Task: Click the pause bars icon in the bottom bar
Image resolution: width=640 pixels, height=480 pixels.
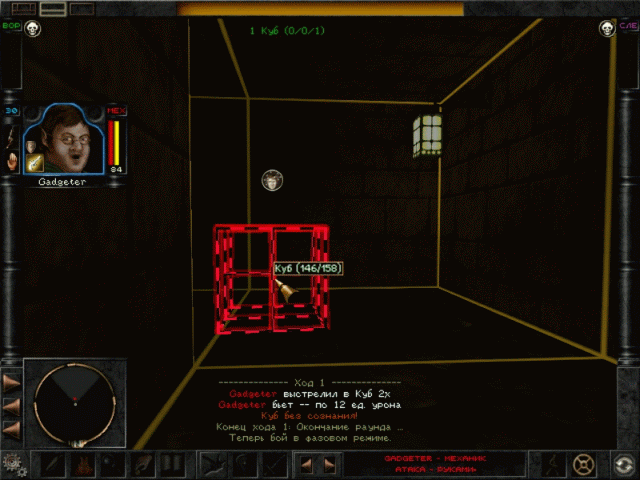Action: click(171, 464)
